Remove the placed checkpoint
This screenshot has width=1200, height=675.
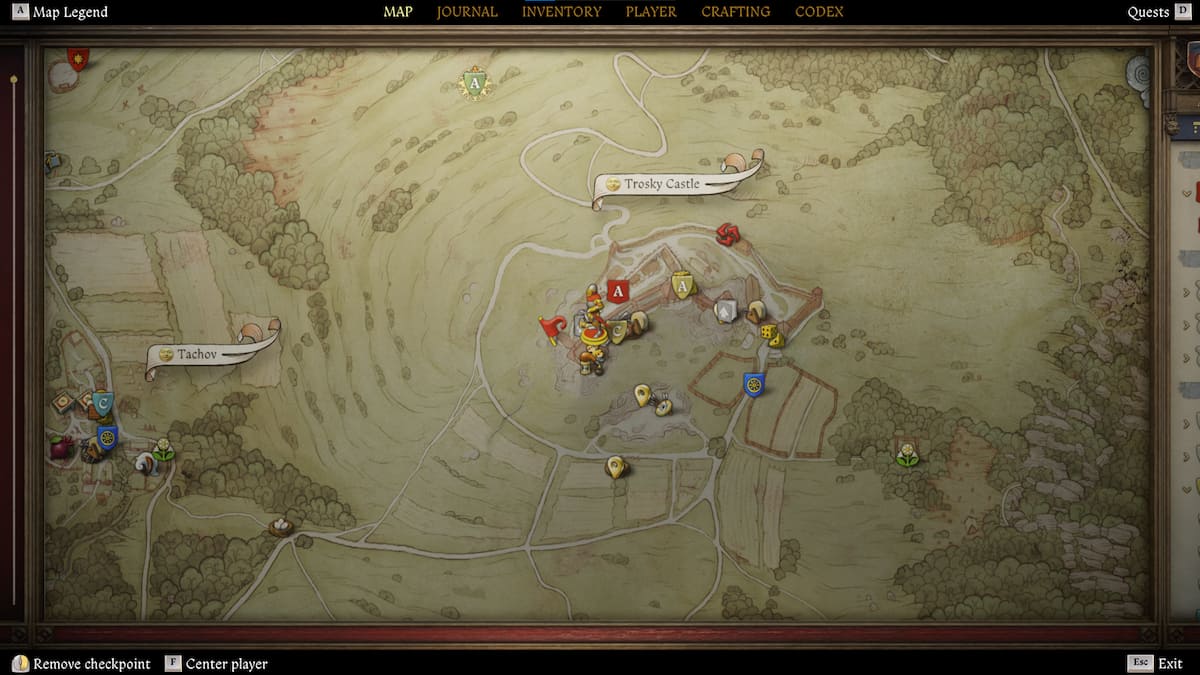click(x=82, y=664)
